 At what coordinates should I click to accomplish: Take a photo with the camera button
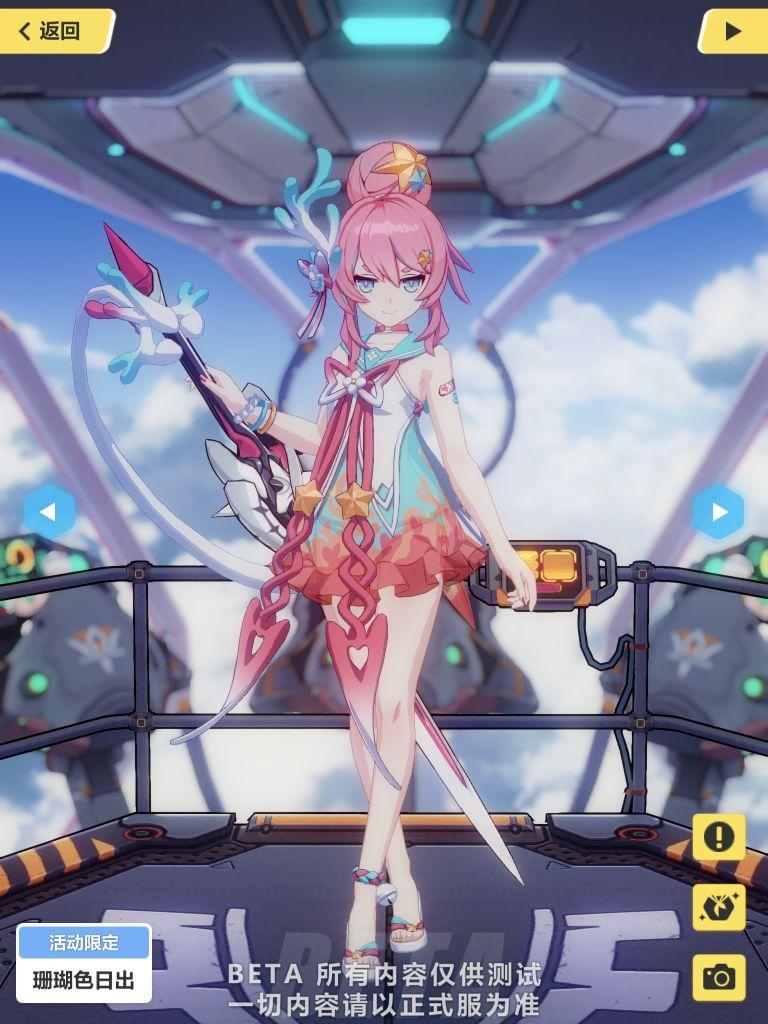pos(718,977)
